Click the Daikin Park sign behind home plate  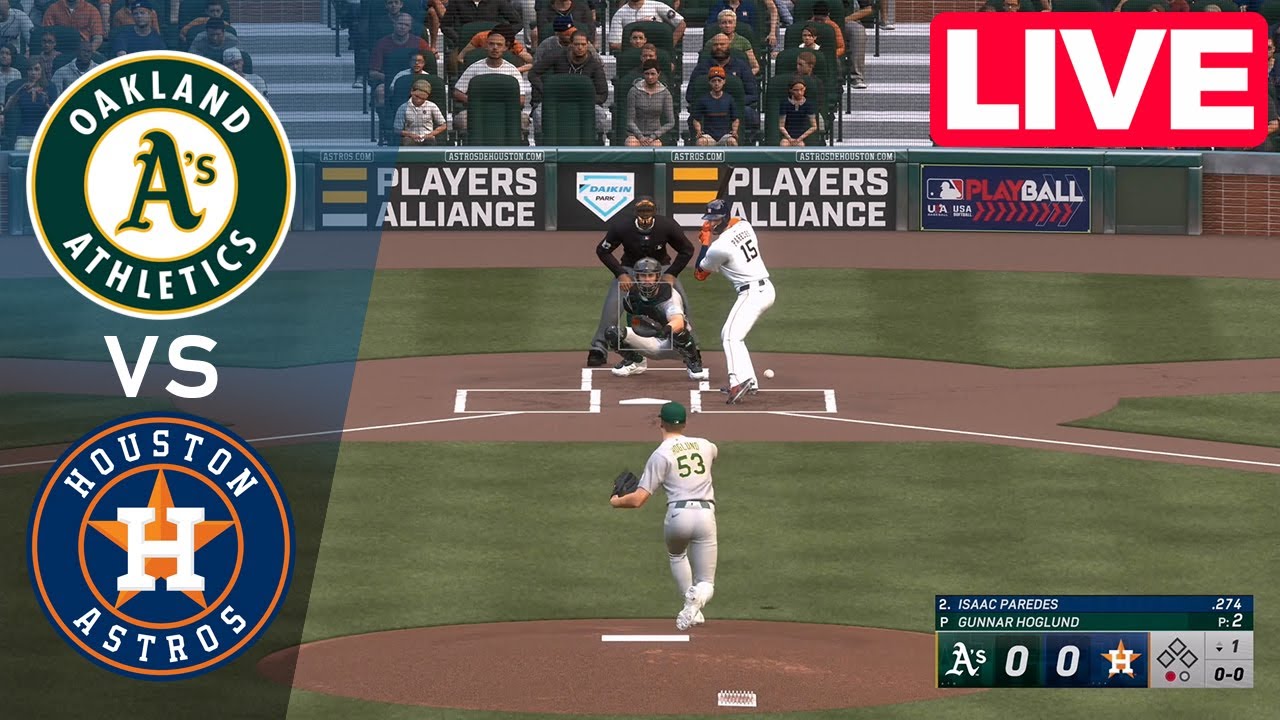pyautogui.click(x=607, y=190)
